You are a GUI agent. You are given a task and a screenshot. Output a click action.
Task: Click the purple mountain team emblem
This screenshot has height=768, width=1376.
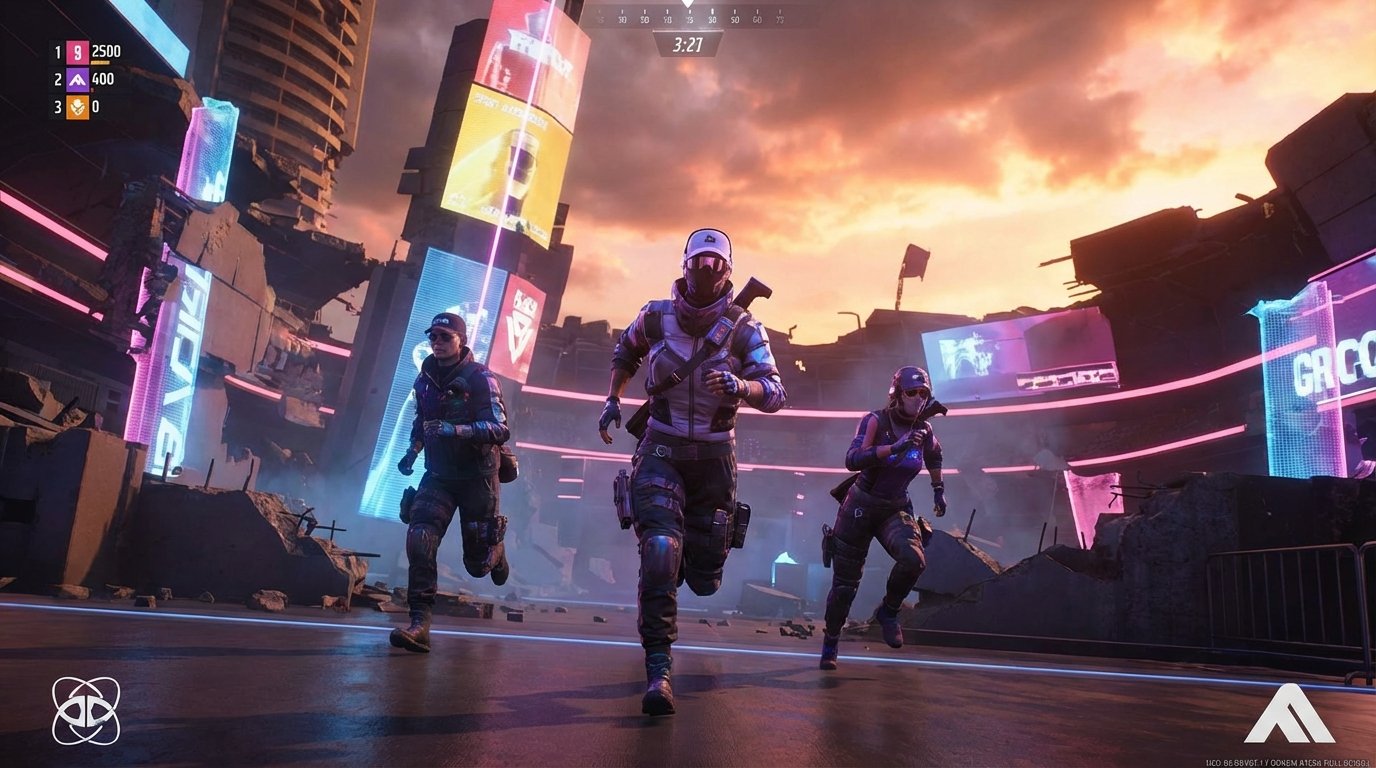[x=77, y=81]
